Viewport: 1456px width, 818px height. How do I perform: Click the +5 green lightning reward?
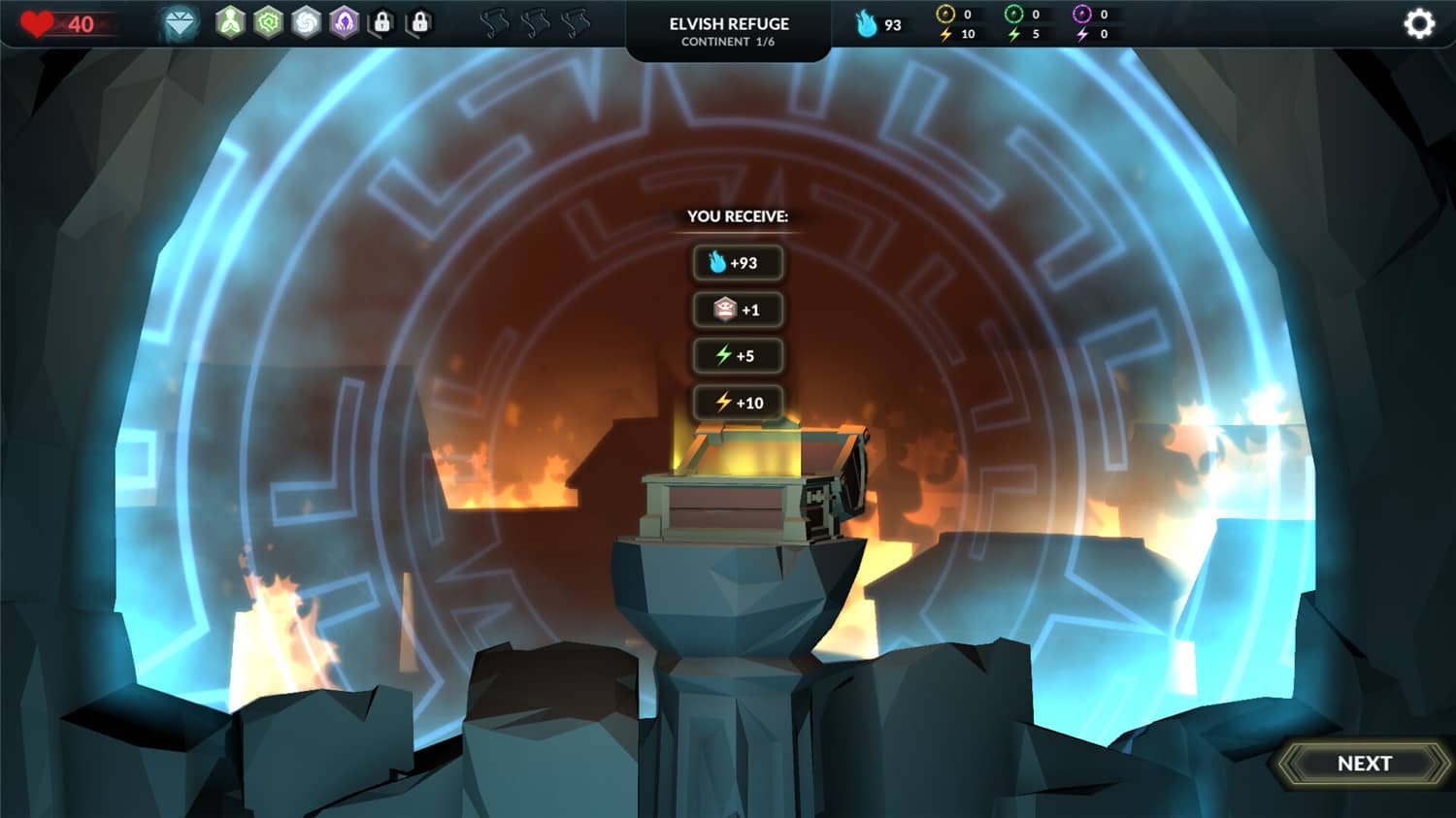[x=737, y=356]
